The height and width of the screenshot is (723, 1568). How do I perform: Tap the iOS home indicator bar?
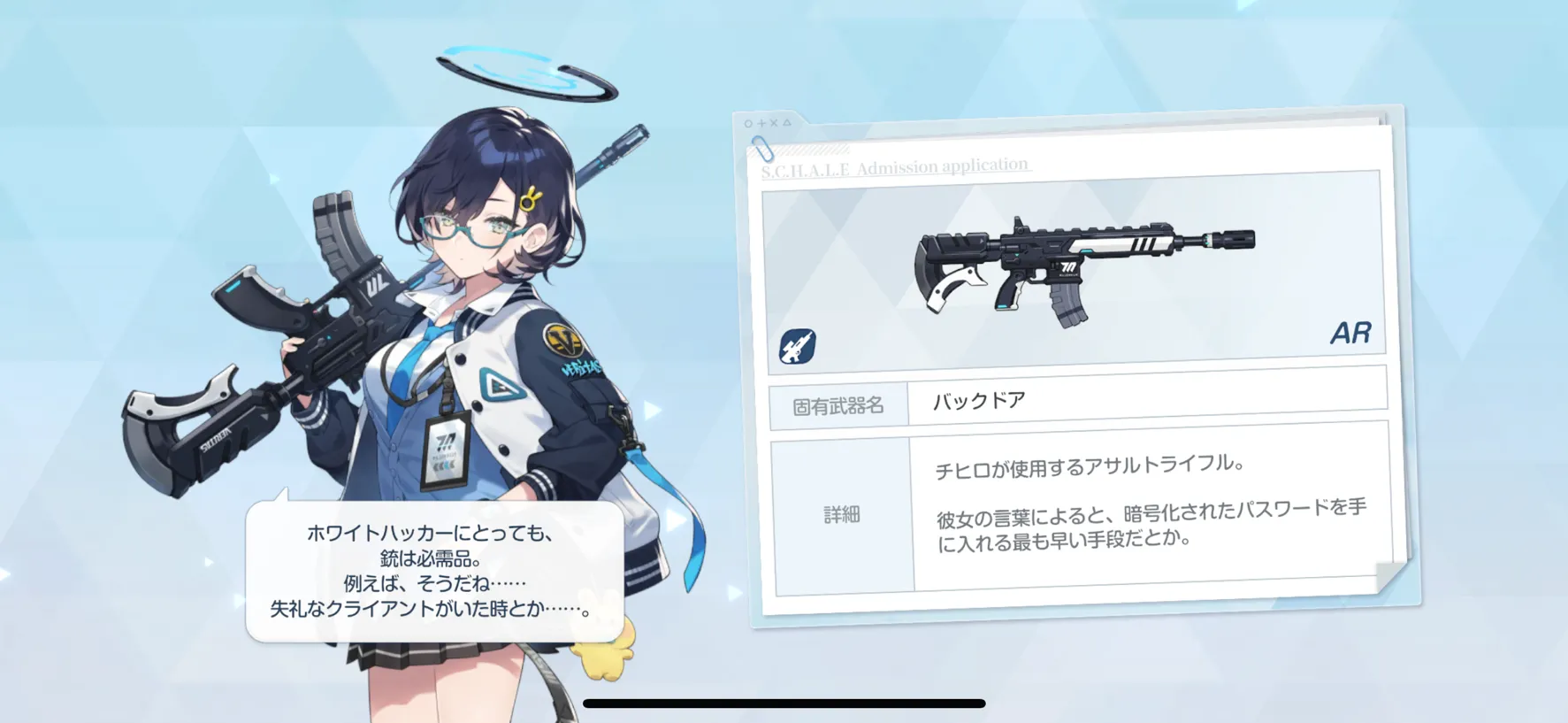point(784,704)
